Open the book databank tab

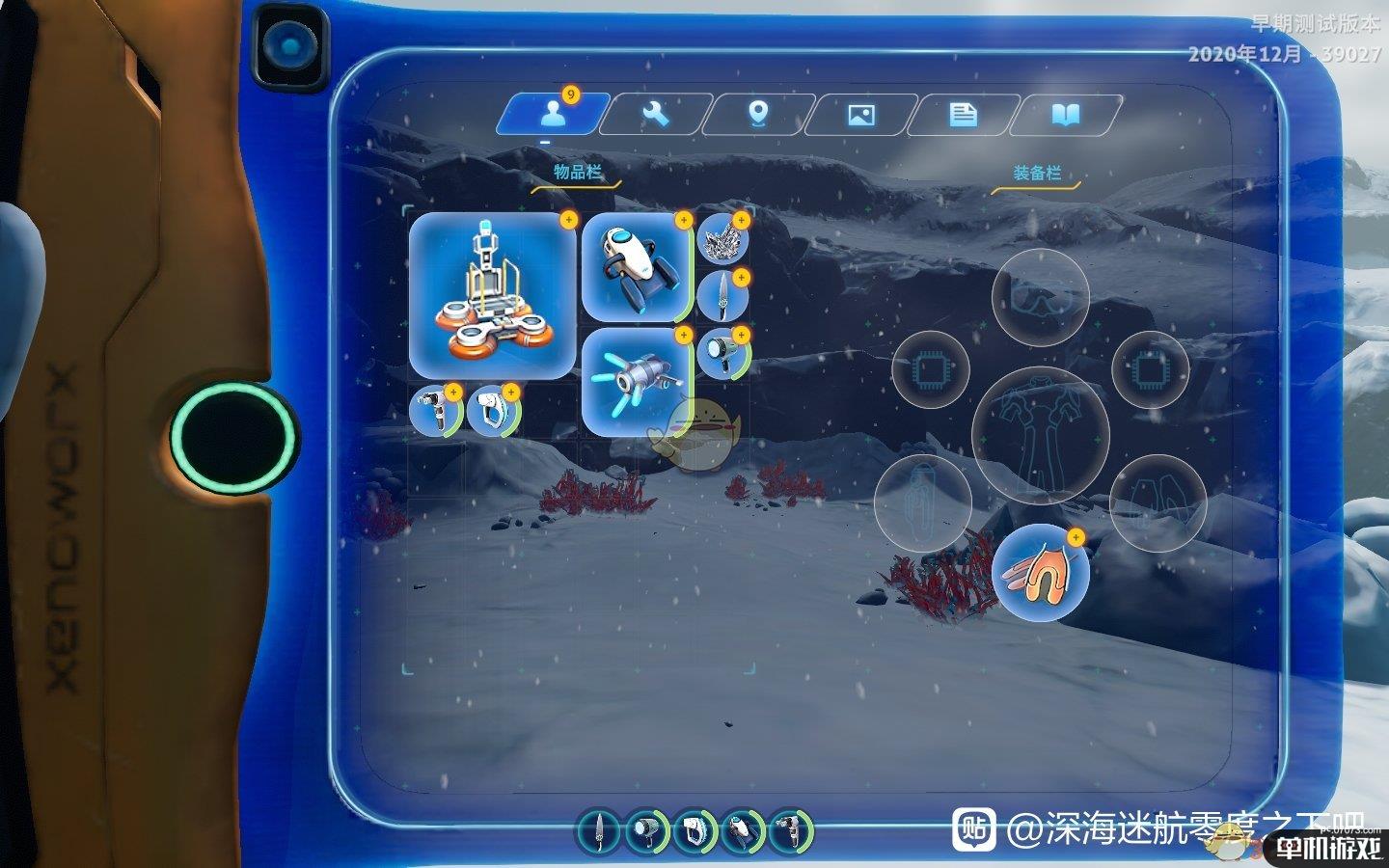coord(1065,115)
